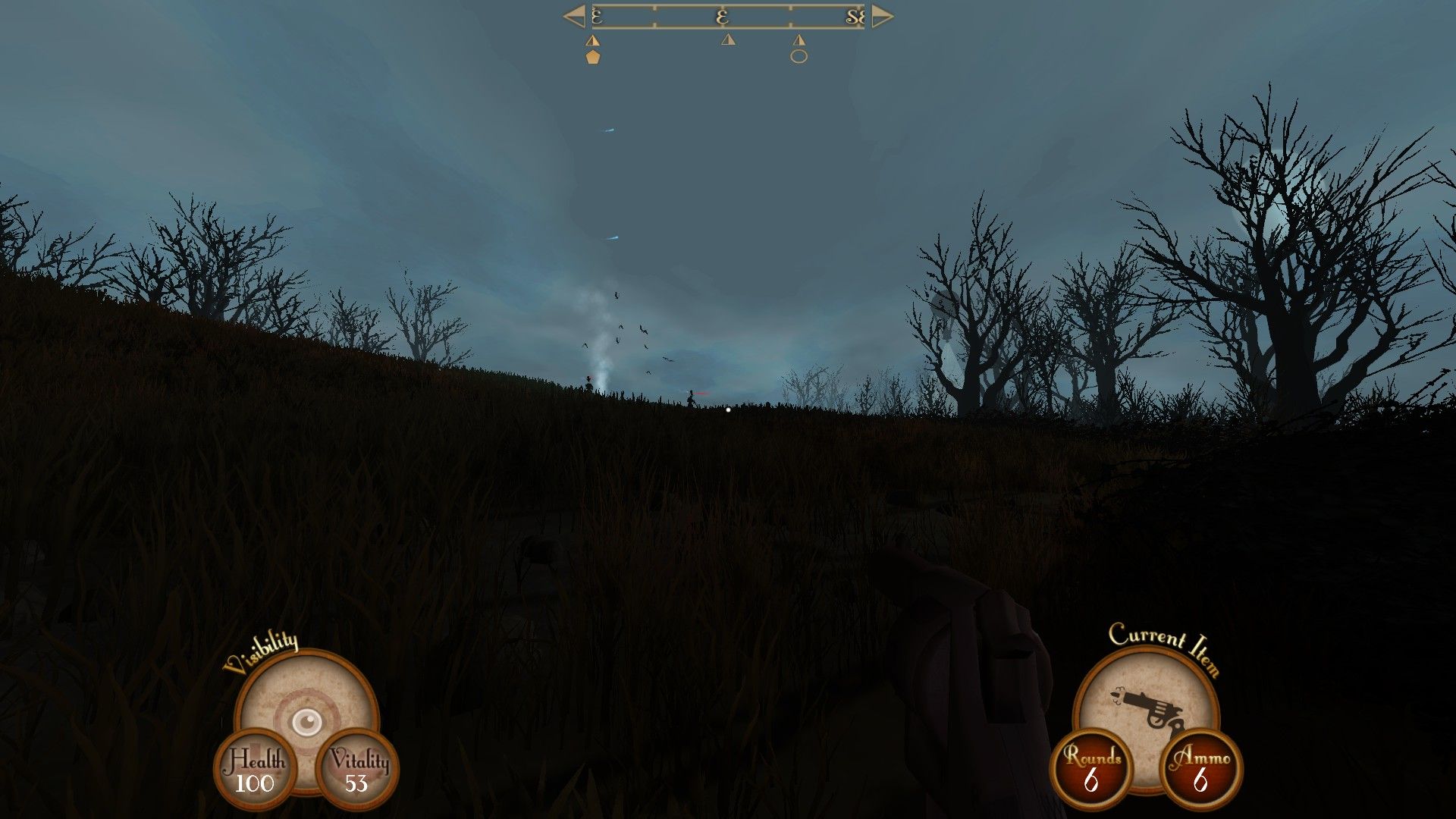The height and width of the screenshot is (819, 1456).
Task: Click the 'SE' label on the compass strip
Action: [x=853, y=15]
